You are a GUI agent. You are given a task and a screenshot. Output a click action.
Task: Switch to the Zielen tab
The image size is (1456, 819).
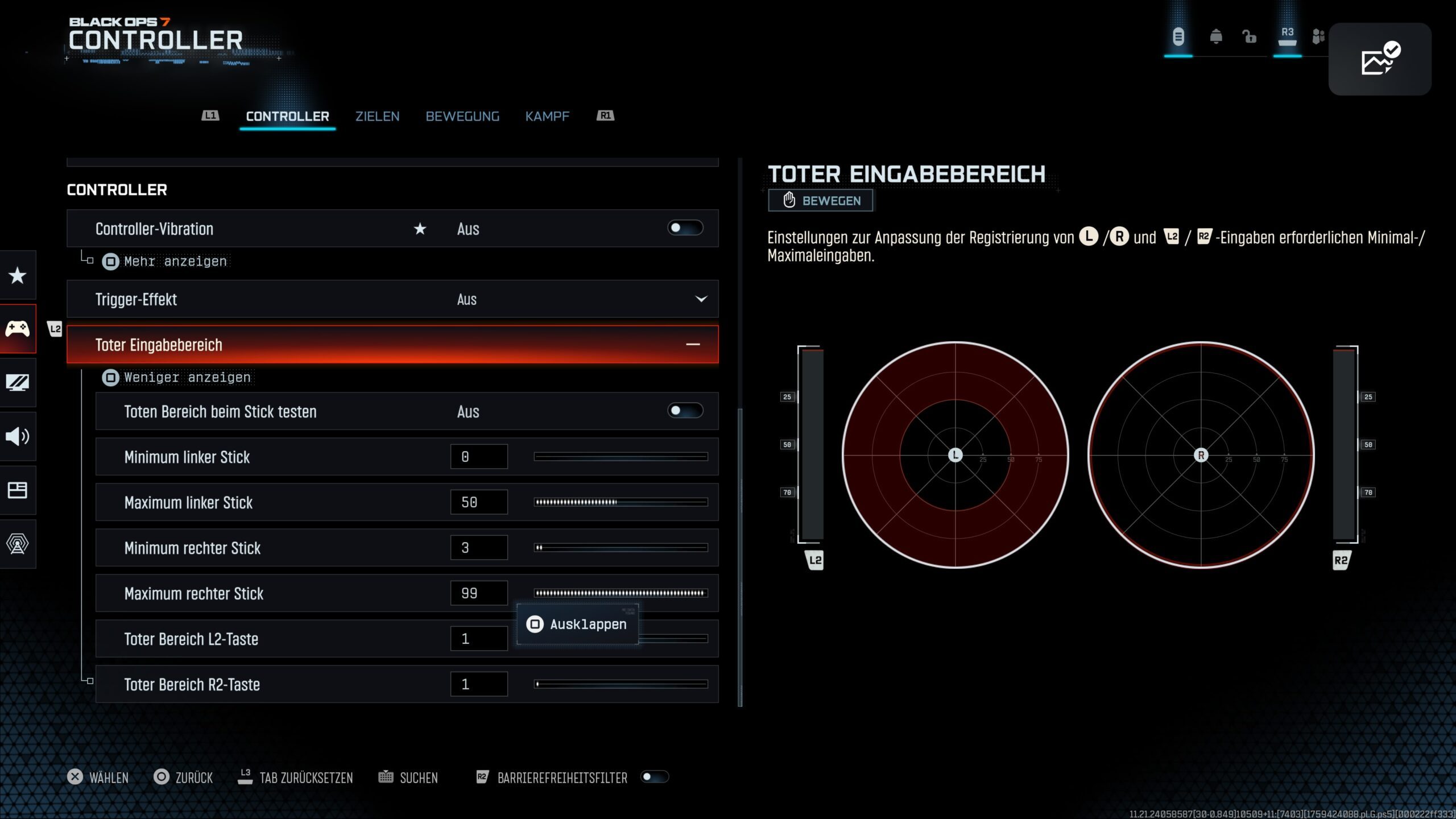tap(377, 117)
